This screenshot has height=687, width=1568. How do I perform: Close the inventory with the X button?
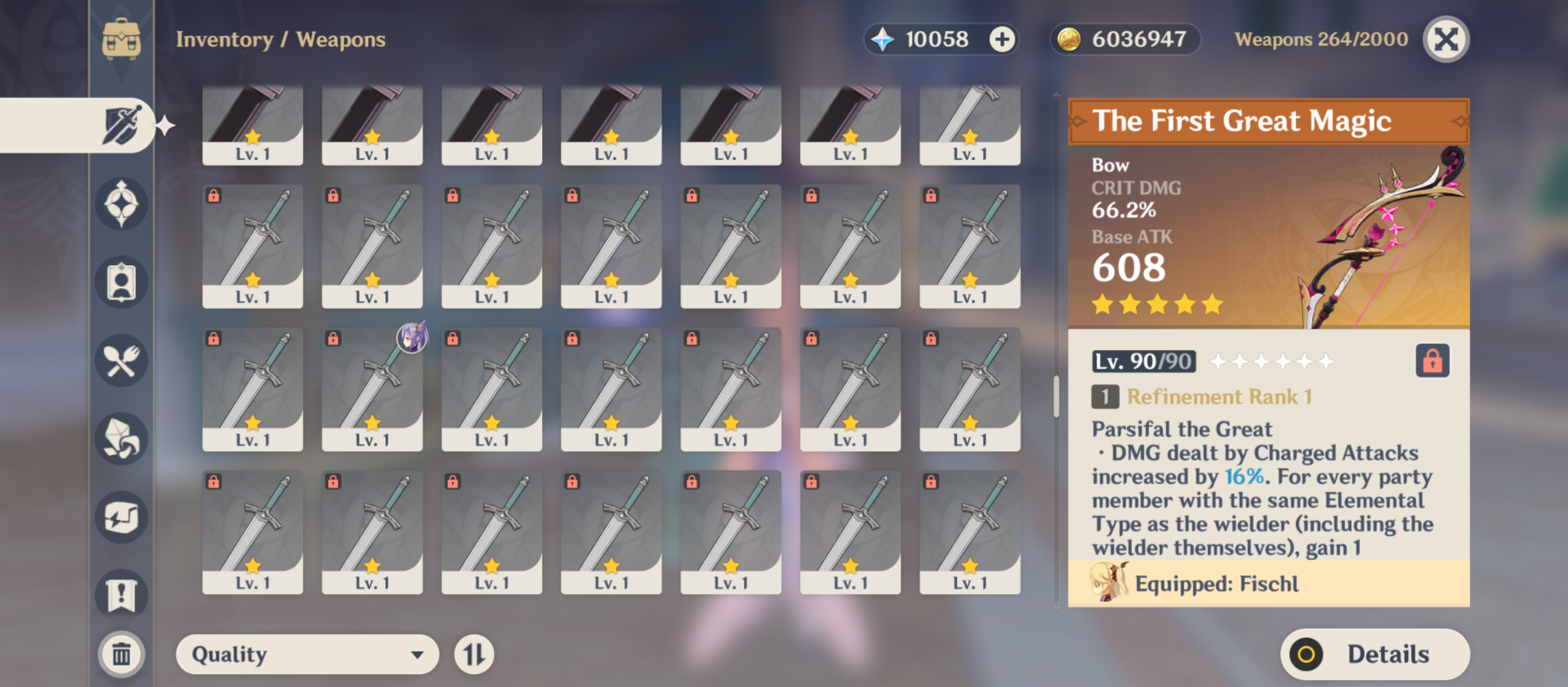(x=1446, y=39)
